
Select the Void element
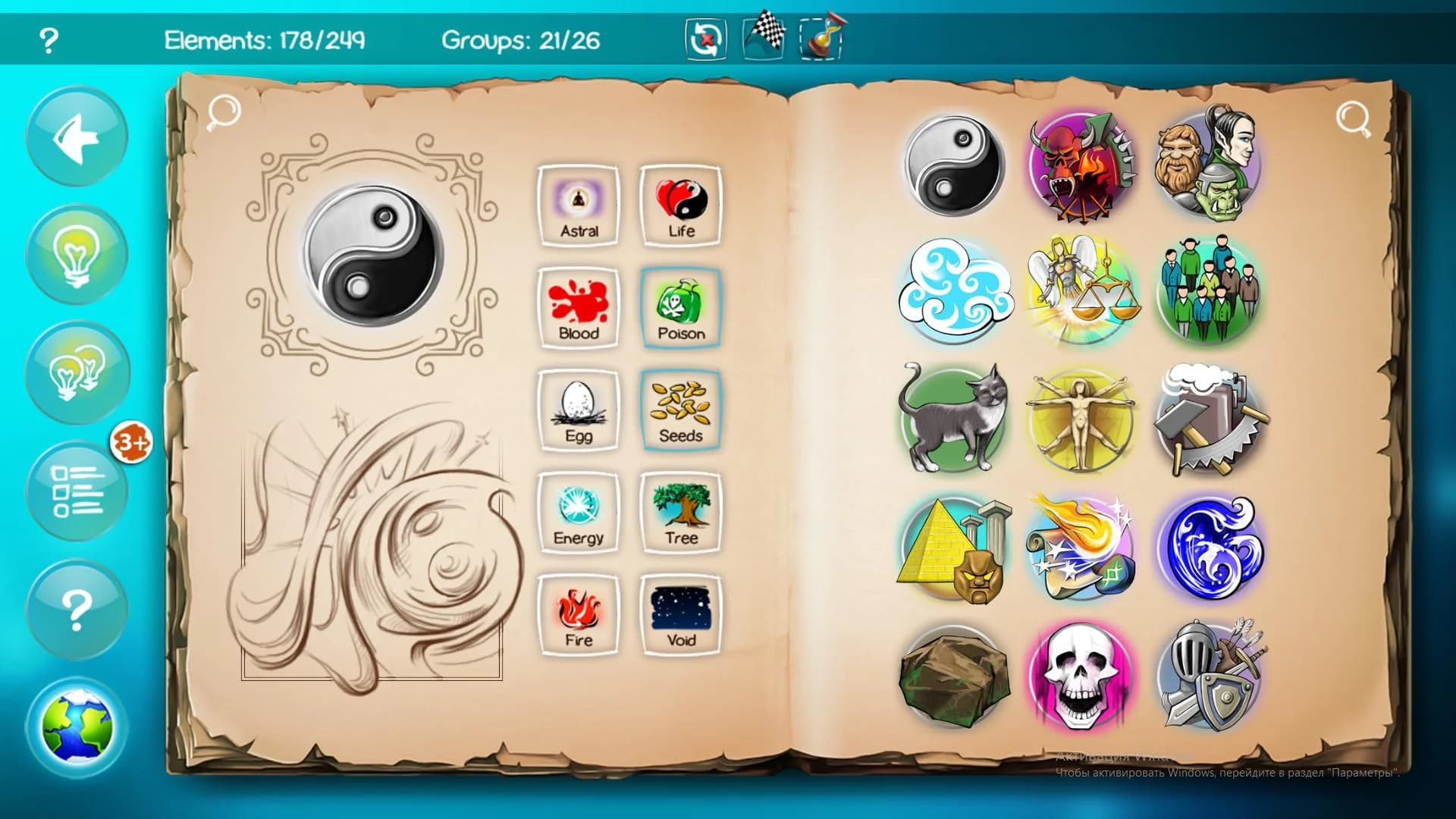point(680,614)
